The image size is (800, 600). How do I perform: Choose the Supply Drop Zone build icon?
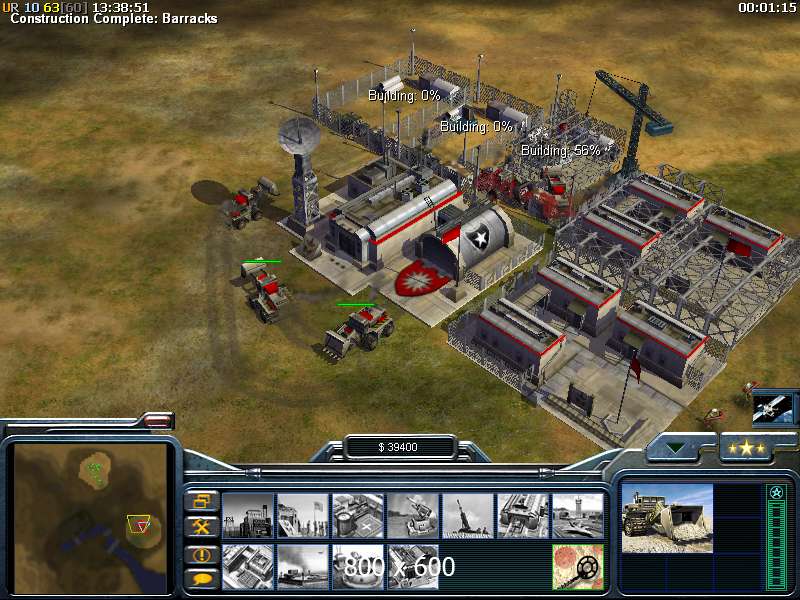(x=302, y=566)
